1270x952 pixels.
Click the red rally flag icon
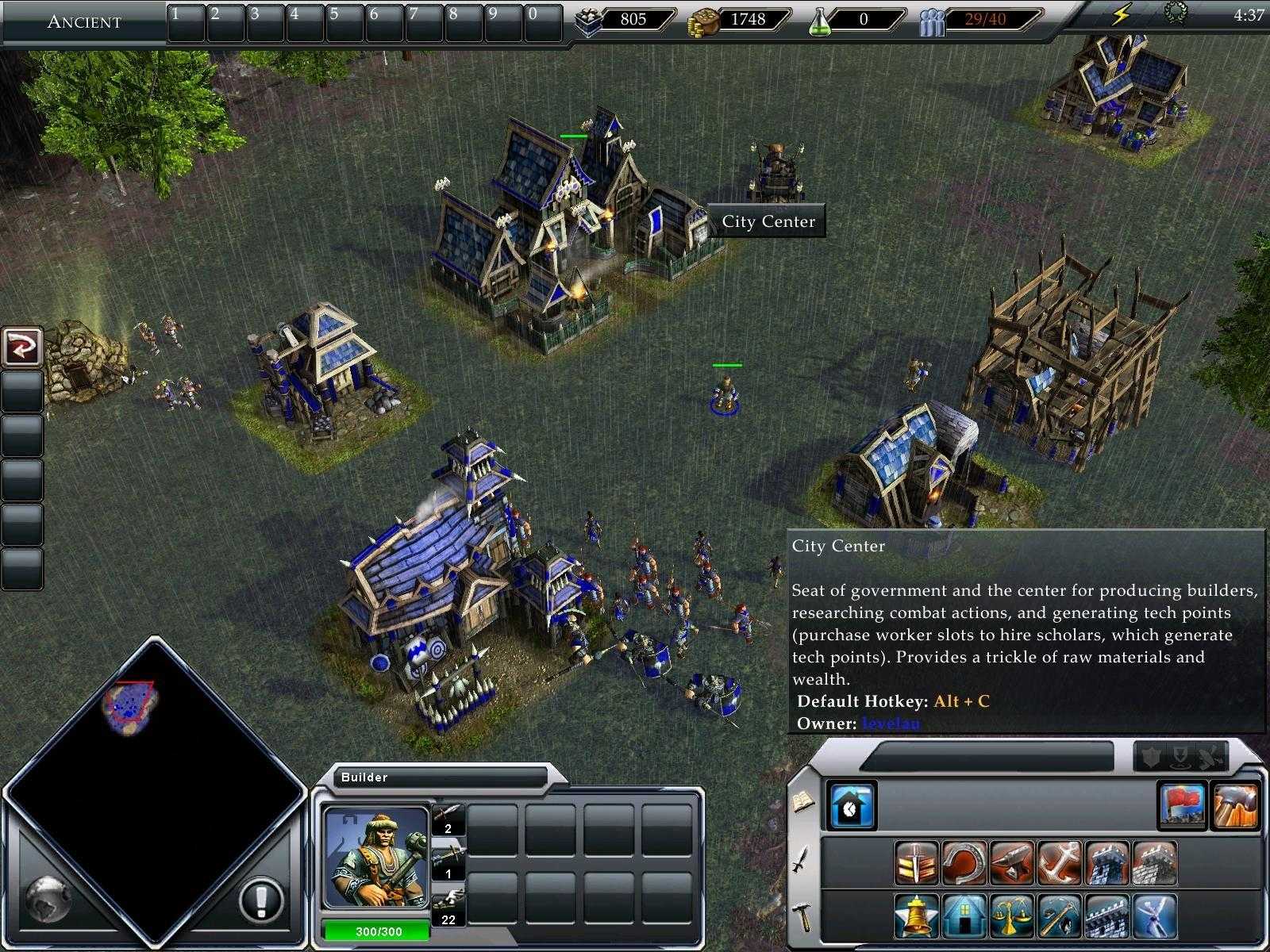point(1182,804)
